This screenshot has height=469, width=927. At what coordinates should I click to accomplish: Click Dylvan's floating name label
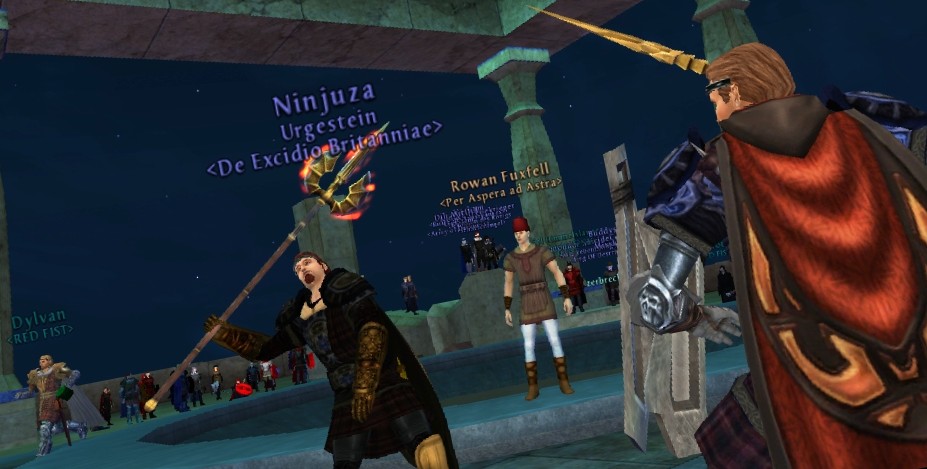39,322
